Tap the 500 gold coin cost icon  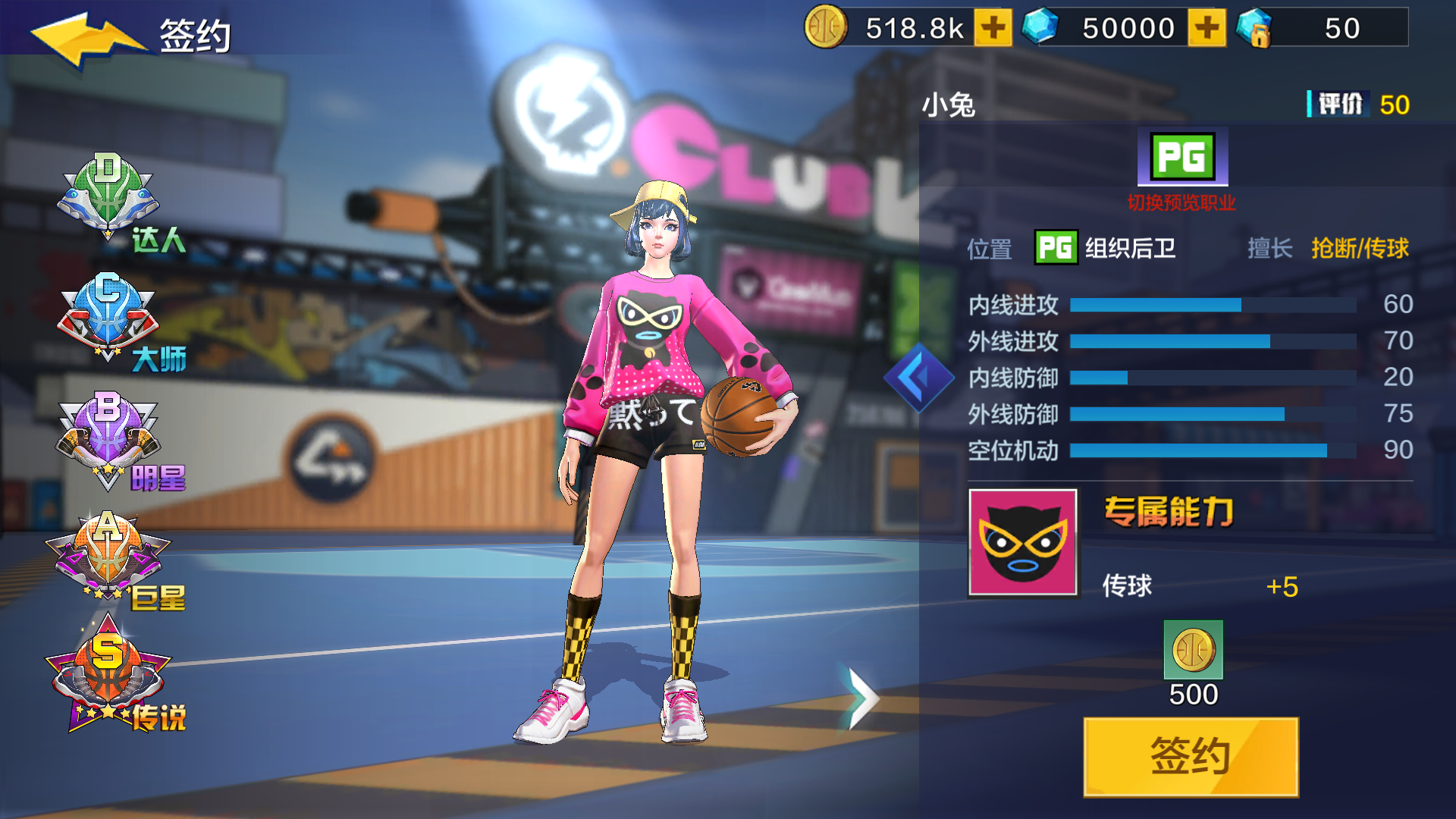tap(1193, 650)
